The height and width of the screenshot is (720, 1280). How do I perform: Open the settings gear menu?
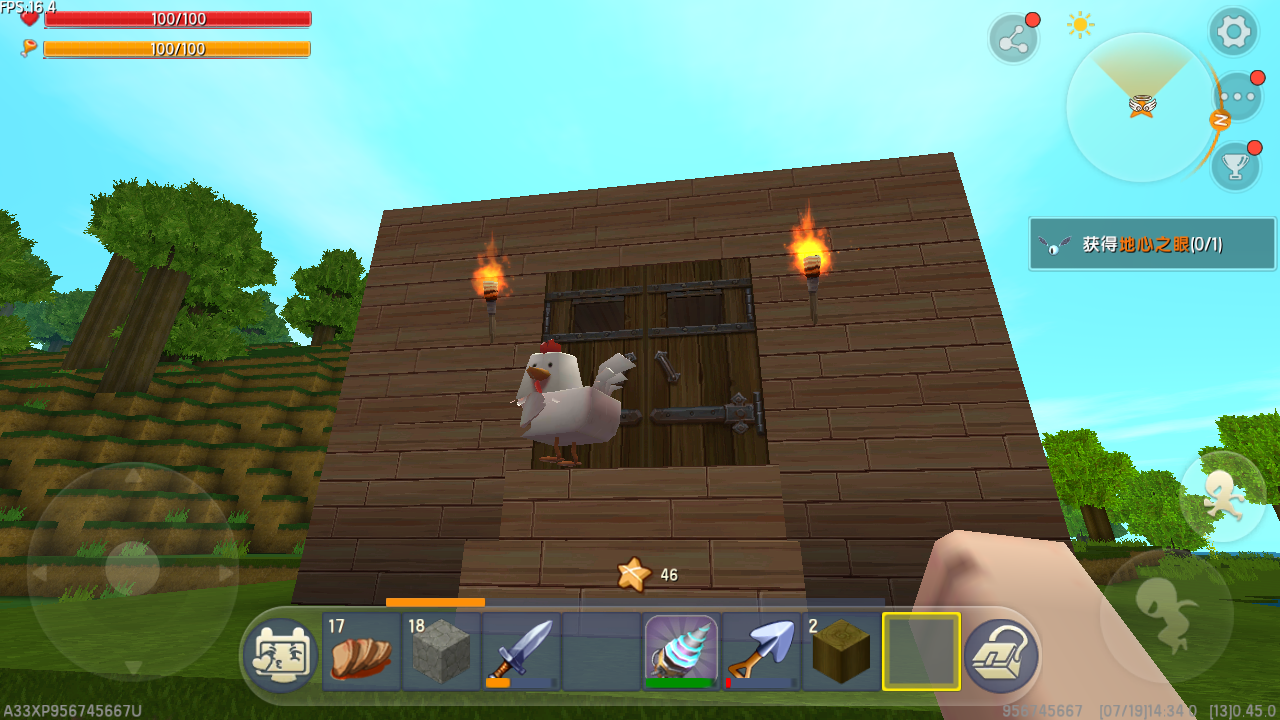point(1233,32)
